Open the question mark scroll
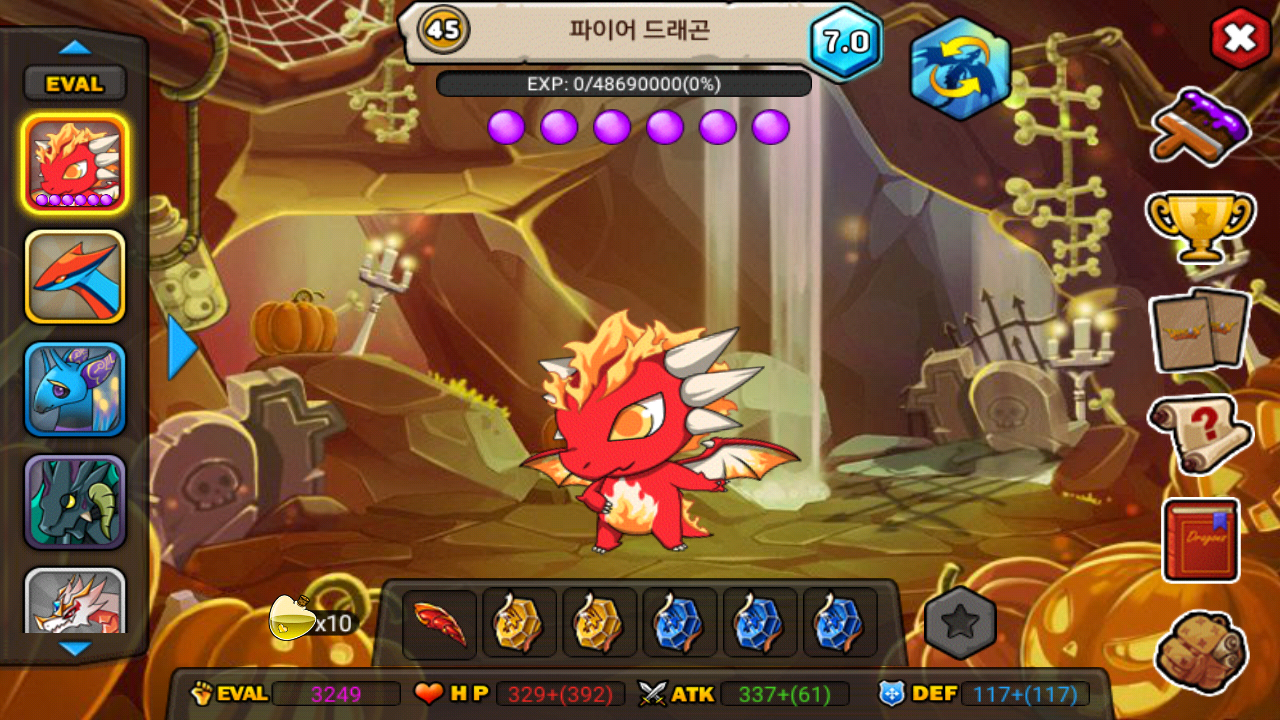1280x720 pixels. [1200, 433]
